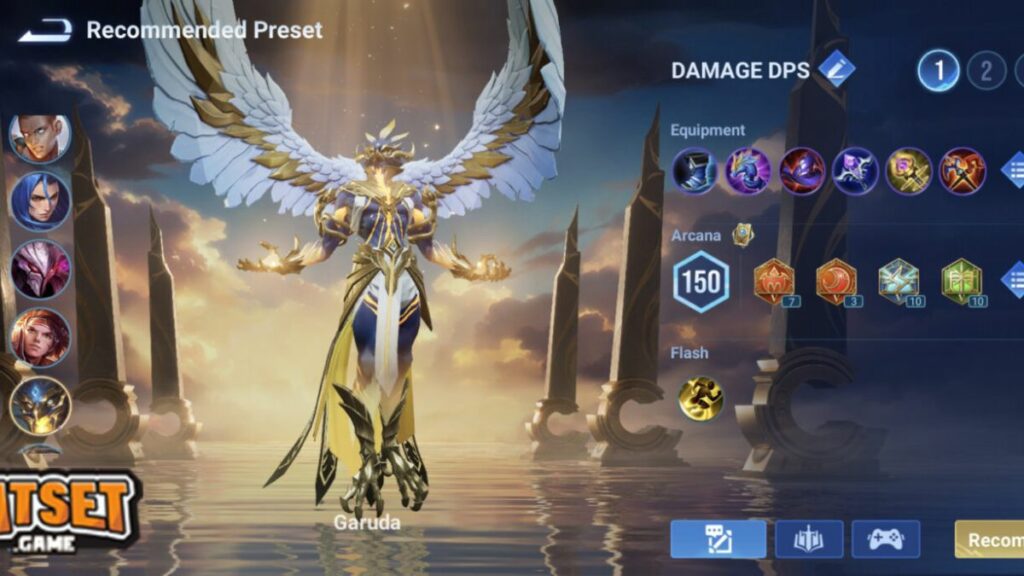Screen dimensions: 1024x576
Task: Select preset slot 1
Action: (939, 71)
